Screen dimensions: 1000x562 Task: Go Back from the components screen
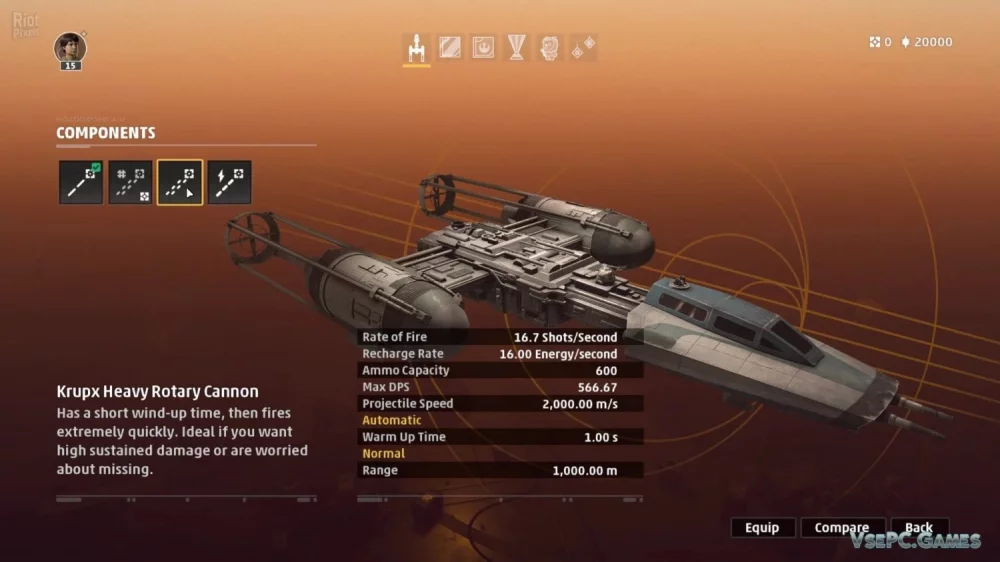pyautogui.click(x=918, y=528)
